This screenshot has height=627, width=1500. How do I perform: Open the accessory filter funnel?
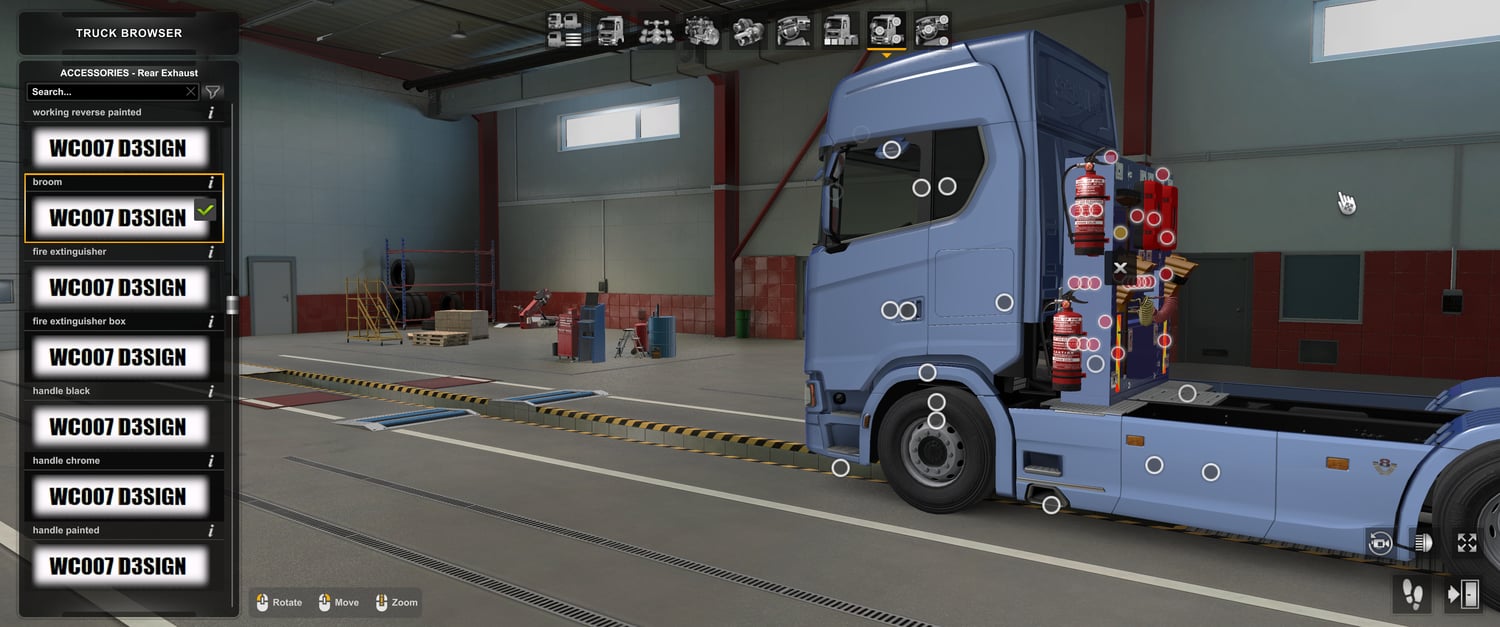pos(213,92)
